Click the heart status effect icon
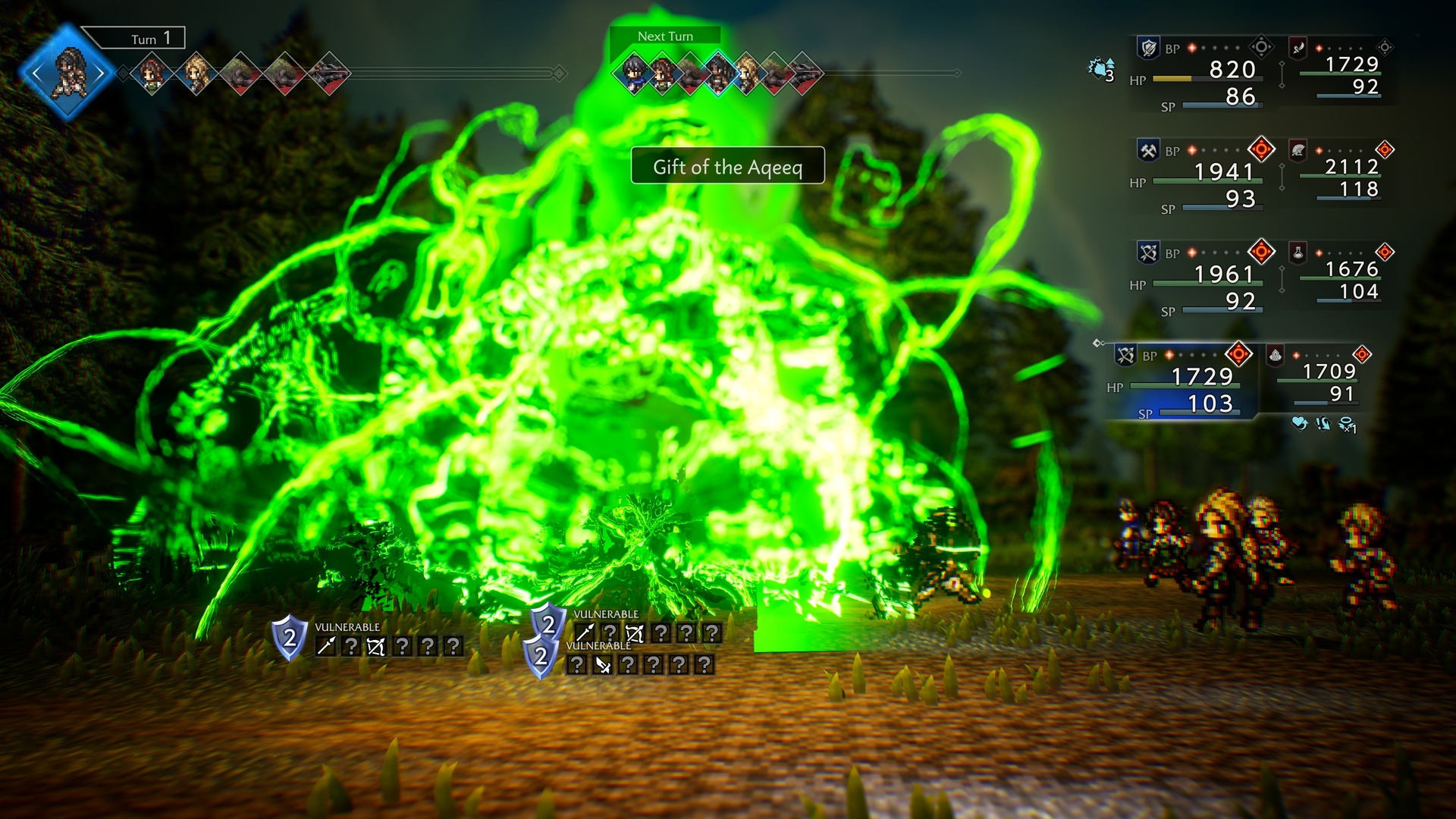Screen dimensions: 1456x819 [x=1299, y=423]
